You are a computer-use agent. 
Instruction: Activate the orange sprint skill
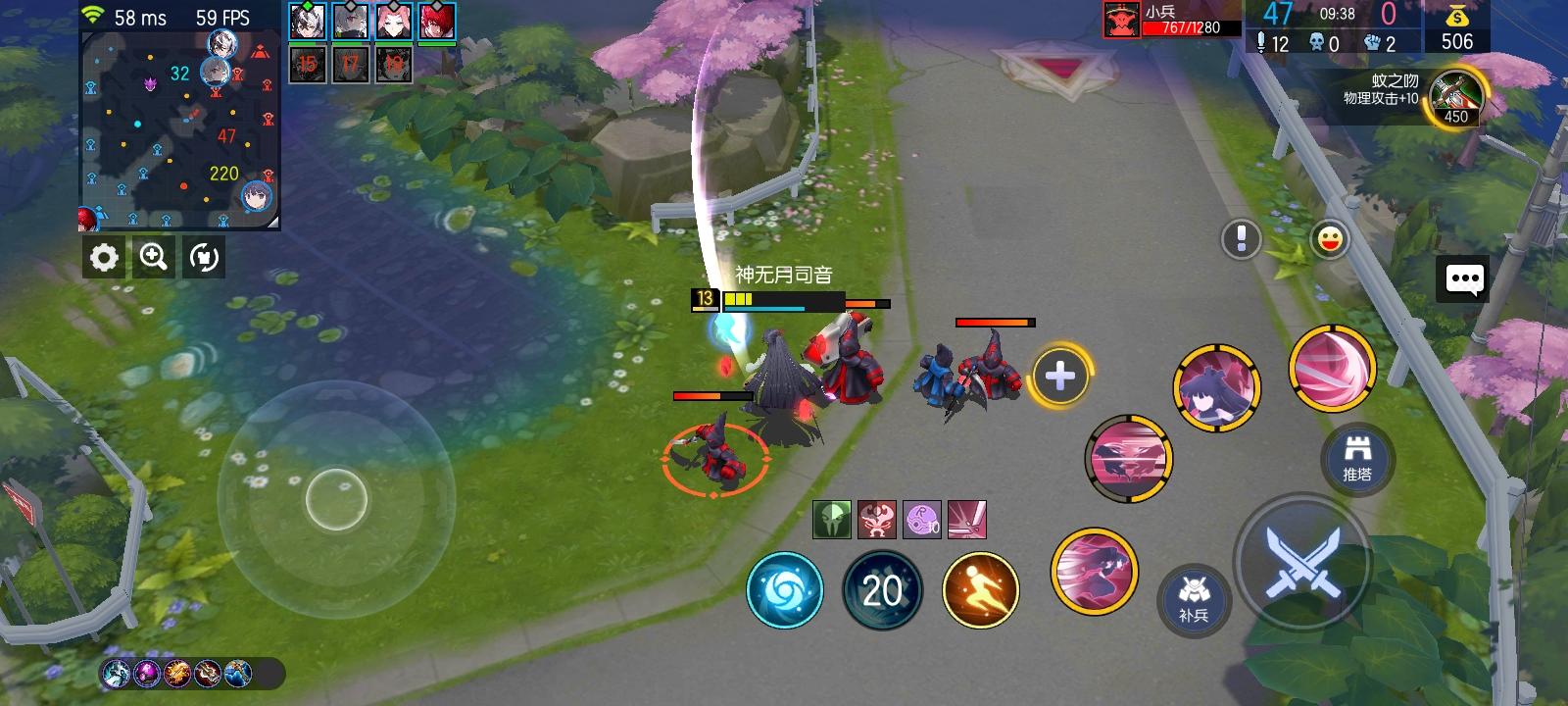[979, 589]
